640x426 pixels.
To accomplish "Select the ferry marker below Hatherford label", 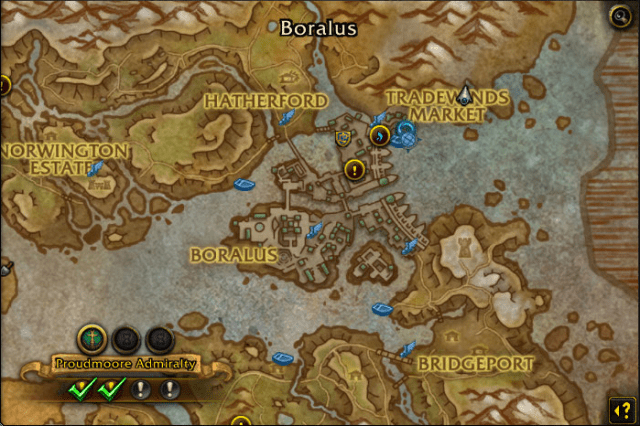I will point(287,119).
